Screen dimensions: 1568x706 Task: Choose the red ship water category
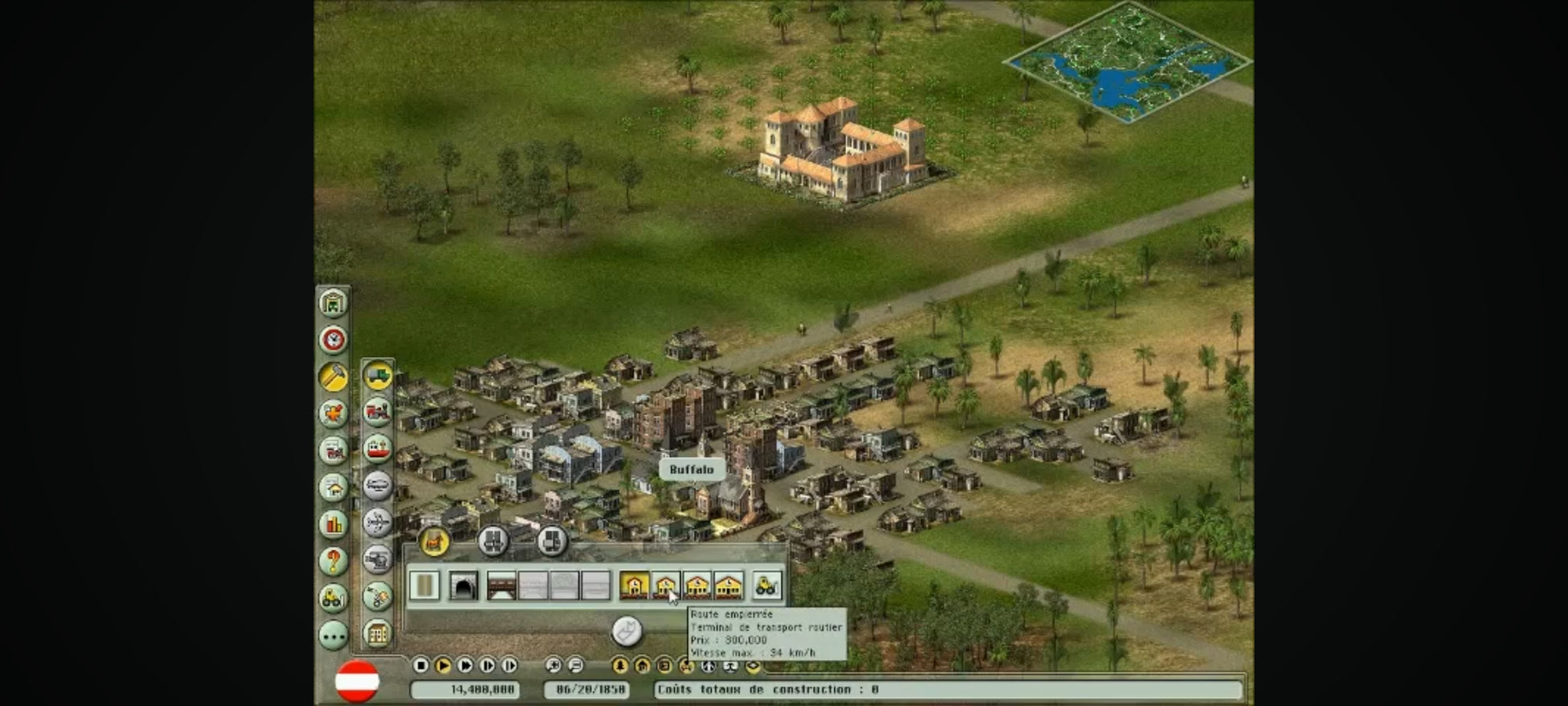pyautogui.click(x=377, y=449)
